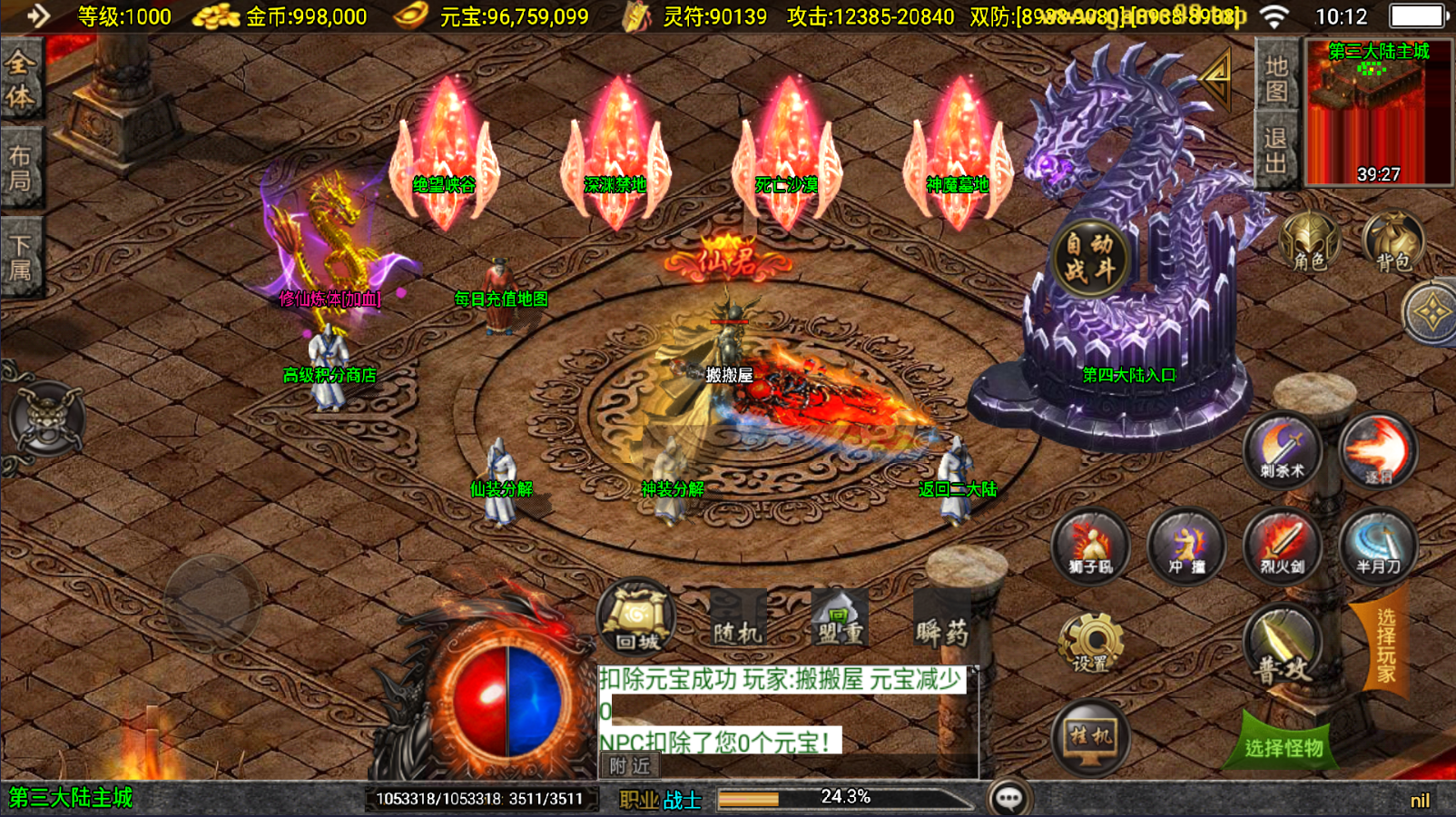This screenshot has height=817, width=1456.
Task: Open the 地图 map
Action: tap(1276, 78)
